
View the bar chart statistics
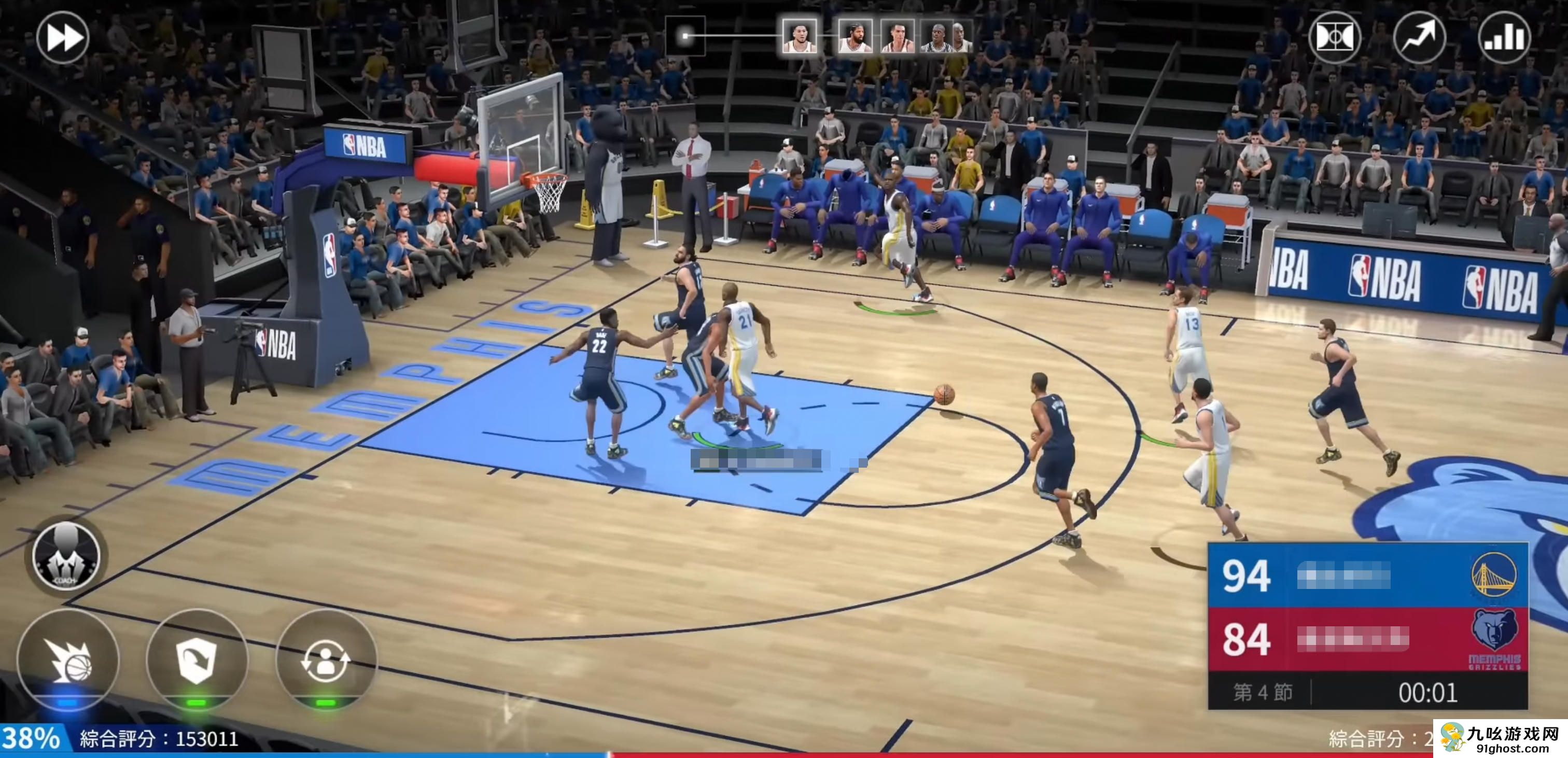click(1504, 38)
